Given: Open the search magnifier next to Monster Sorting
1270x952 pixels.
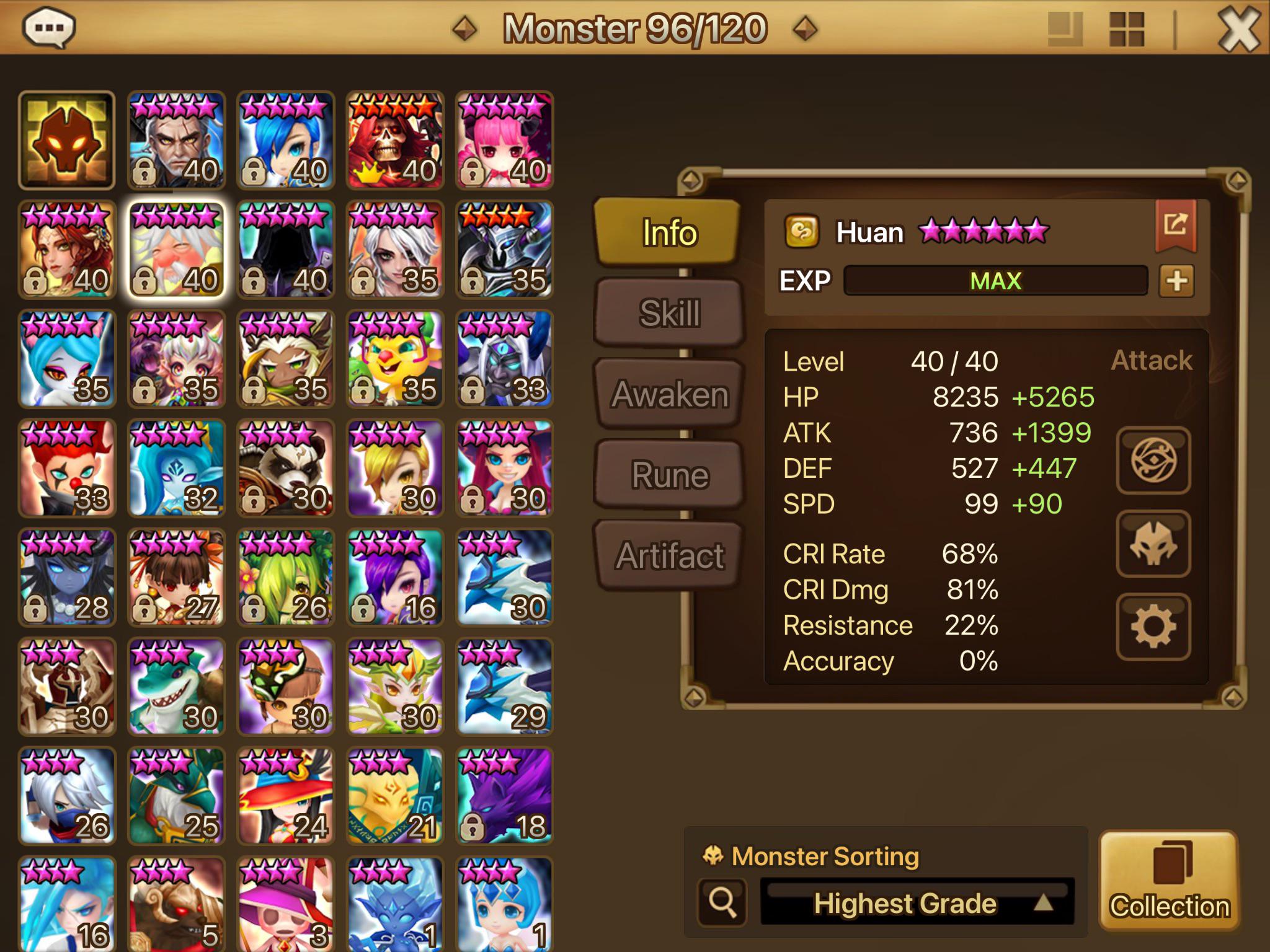Looking at the screenshot, I should 722,903.
